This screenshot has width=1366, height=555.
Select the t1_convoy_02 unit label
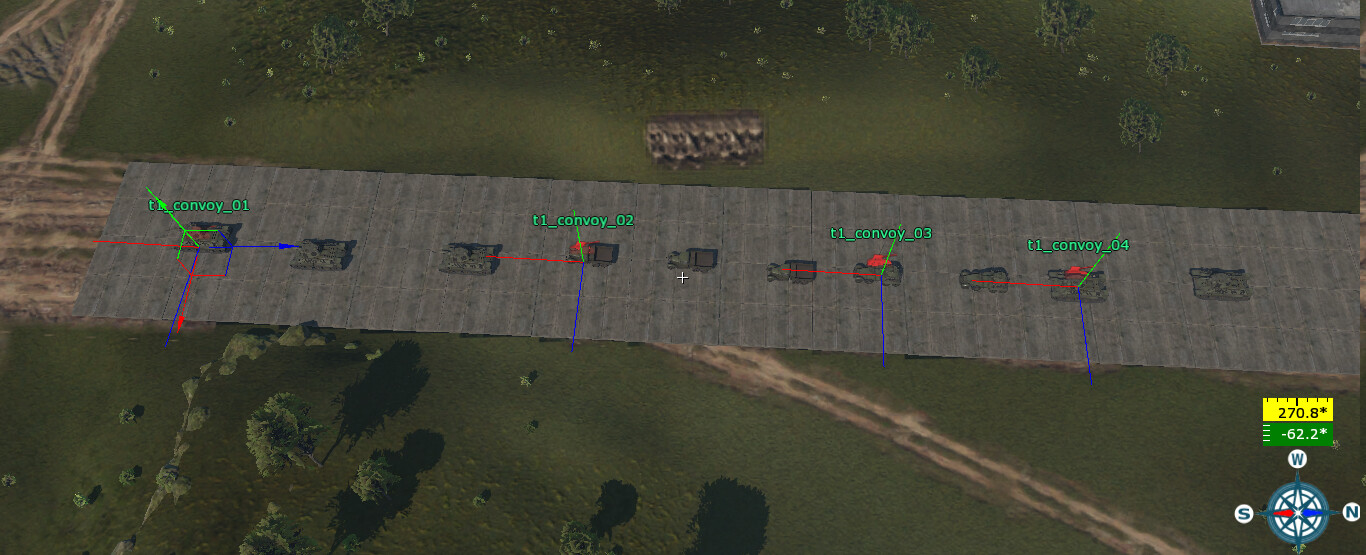coord(583,220)
